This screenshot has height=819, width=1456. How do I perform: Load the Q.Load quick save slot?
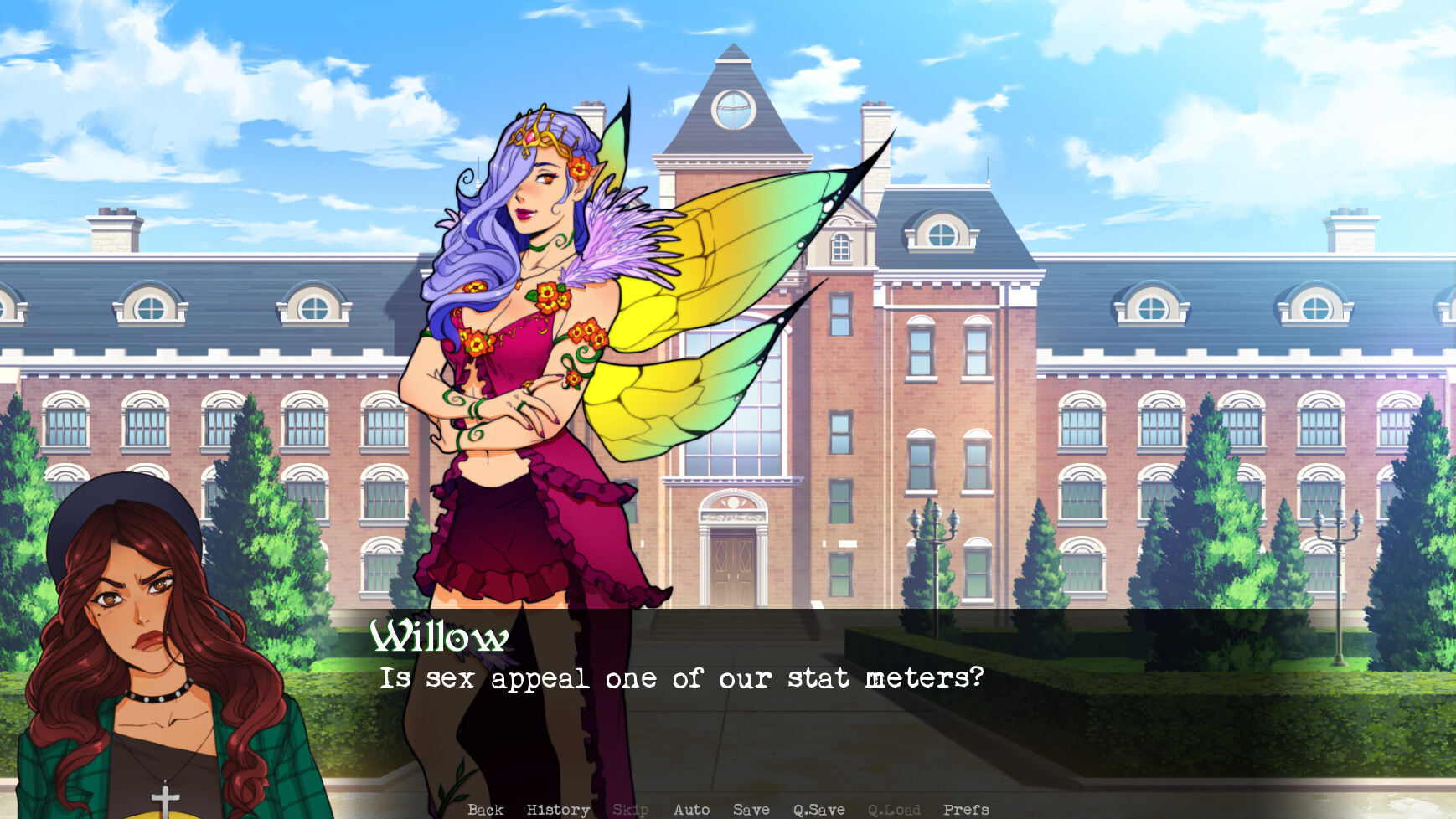[x=895, y=809]
